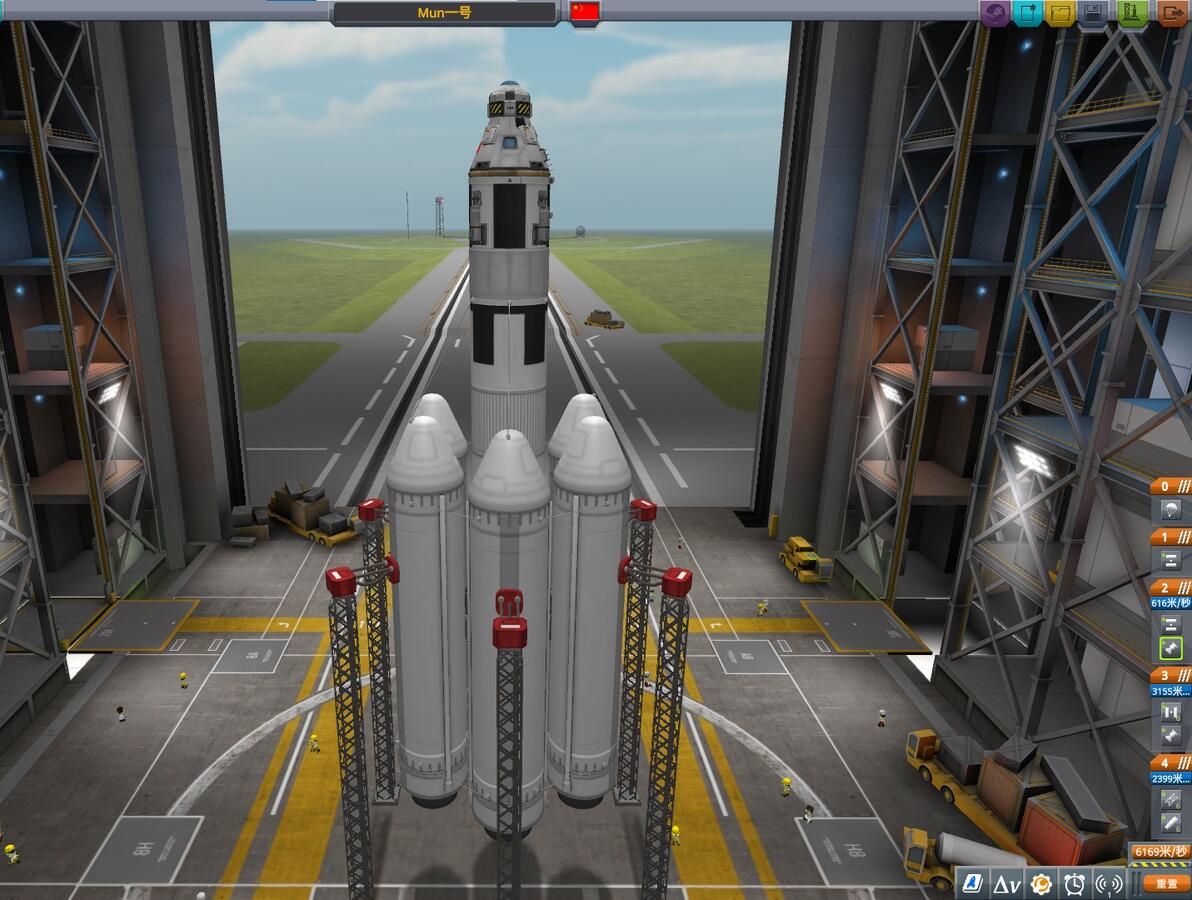
Task: Exit the building with the orange button
Action: tap(1171, 14)
